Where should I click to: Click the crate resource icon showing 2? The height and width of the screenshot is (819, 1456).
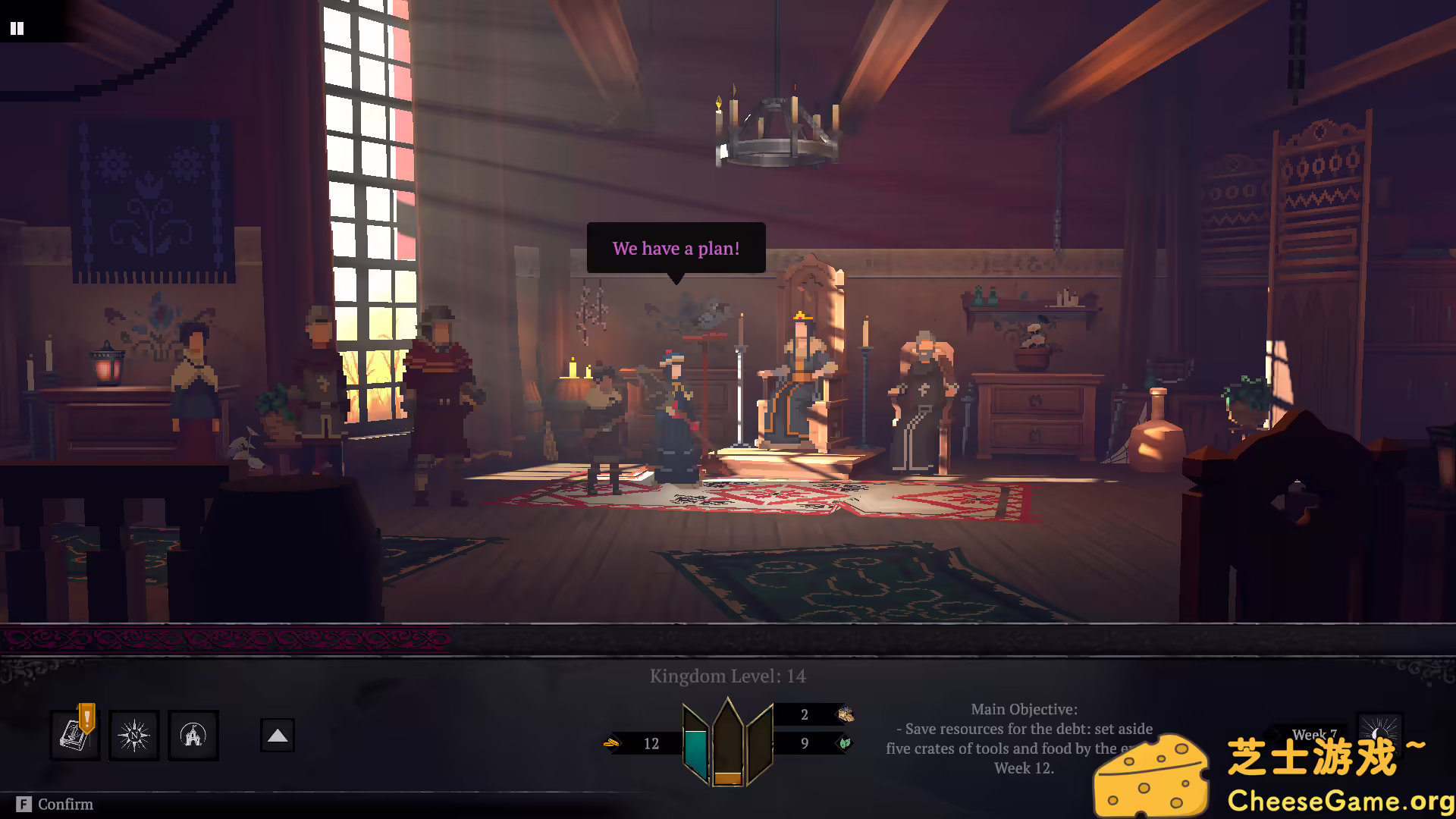tap(845, 714)
